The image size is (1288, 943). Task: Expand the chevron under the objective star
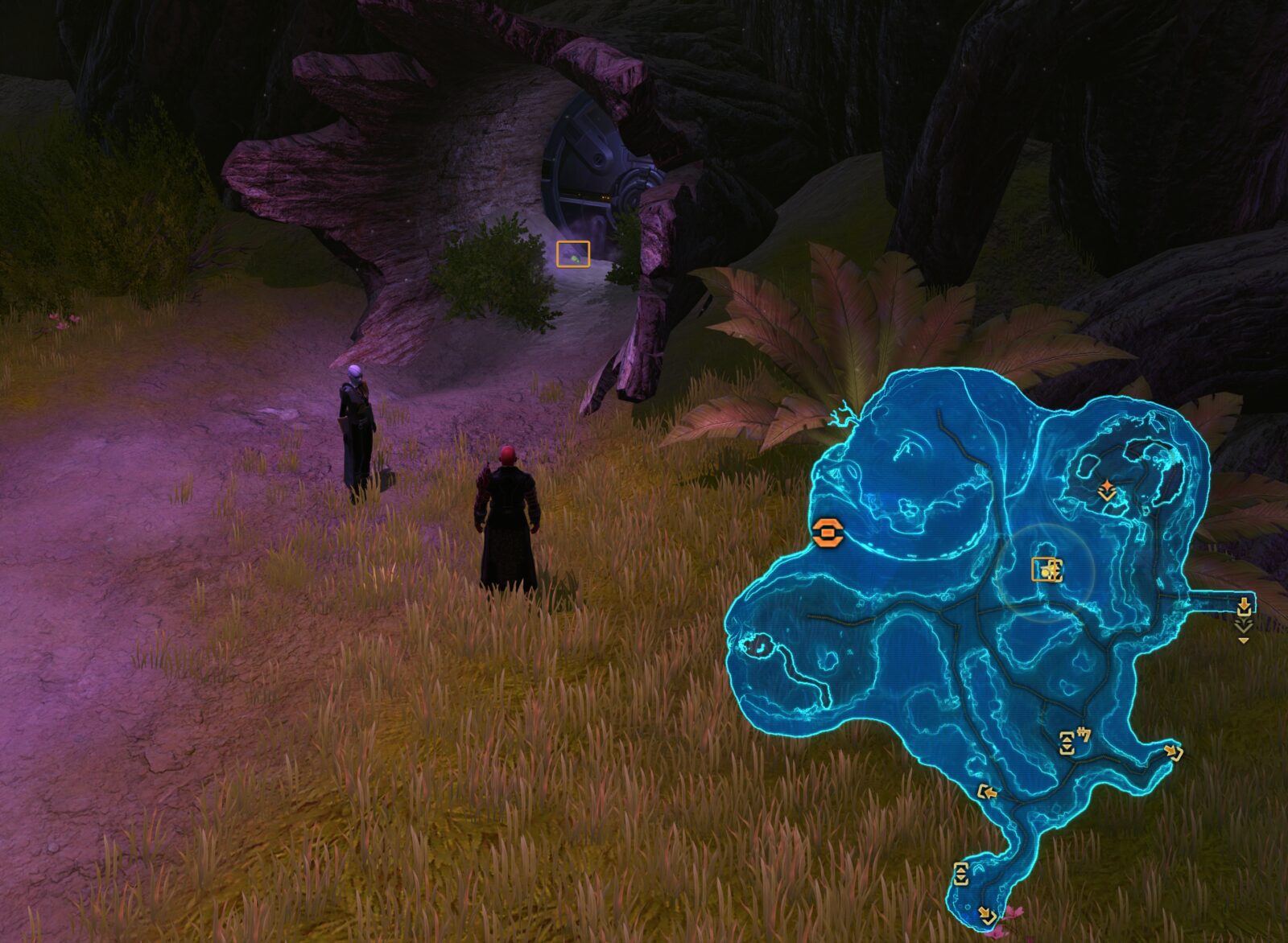[x=1107, y=495]
